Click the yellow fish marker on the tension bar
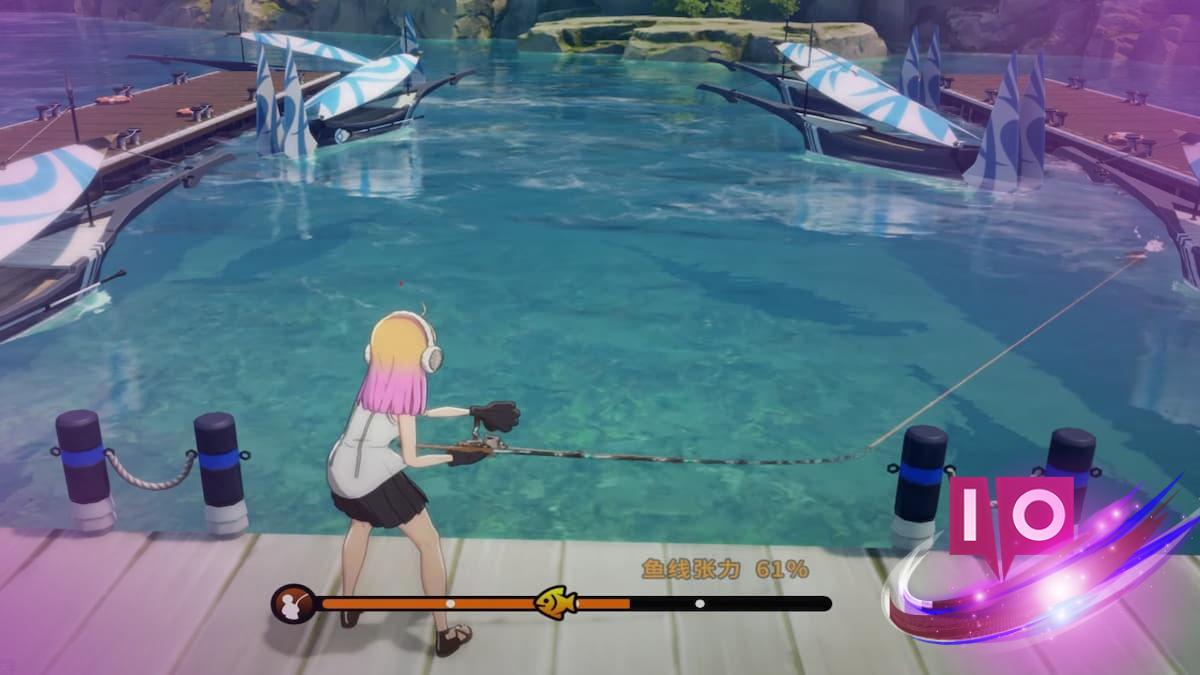 (555, 602)
